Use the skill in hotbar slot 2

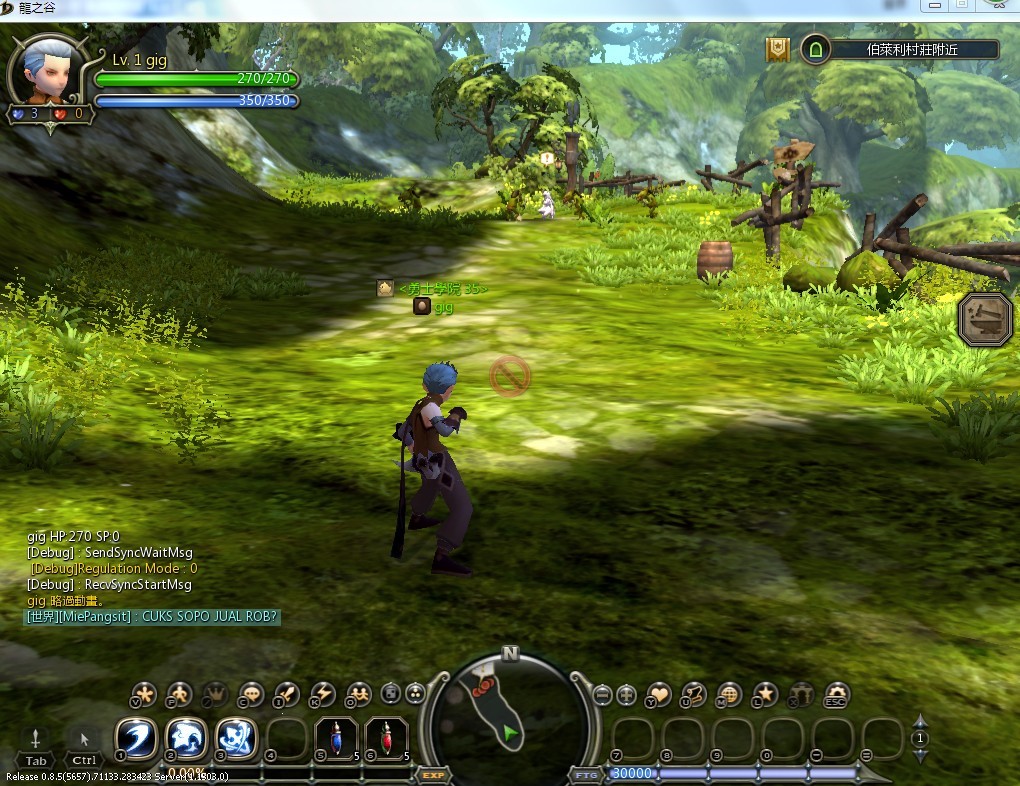186,739
